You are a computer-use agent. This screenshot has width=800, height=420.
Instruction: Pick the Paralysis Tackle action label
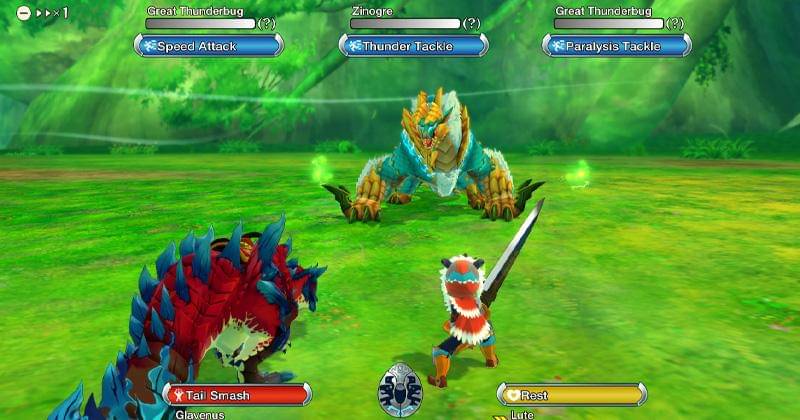[x=617, y=45]
